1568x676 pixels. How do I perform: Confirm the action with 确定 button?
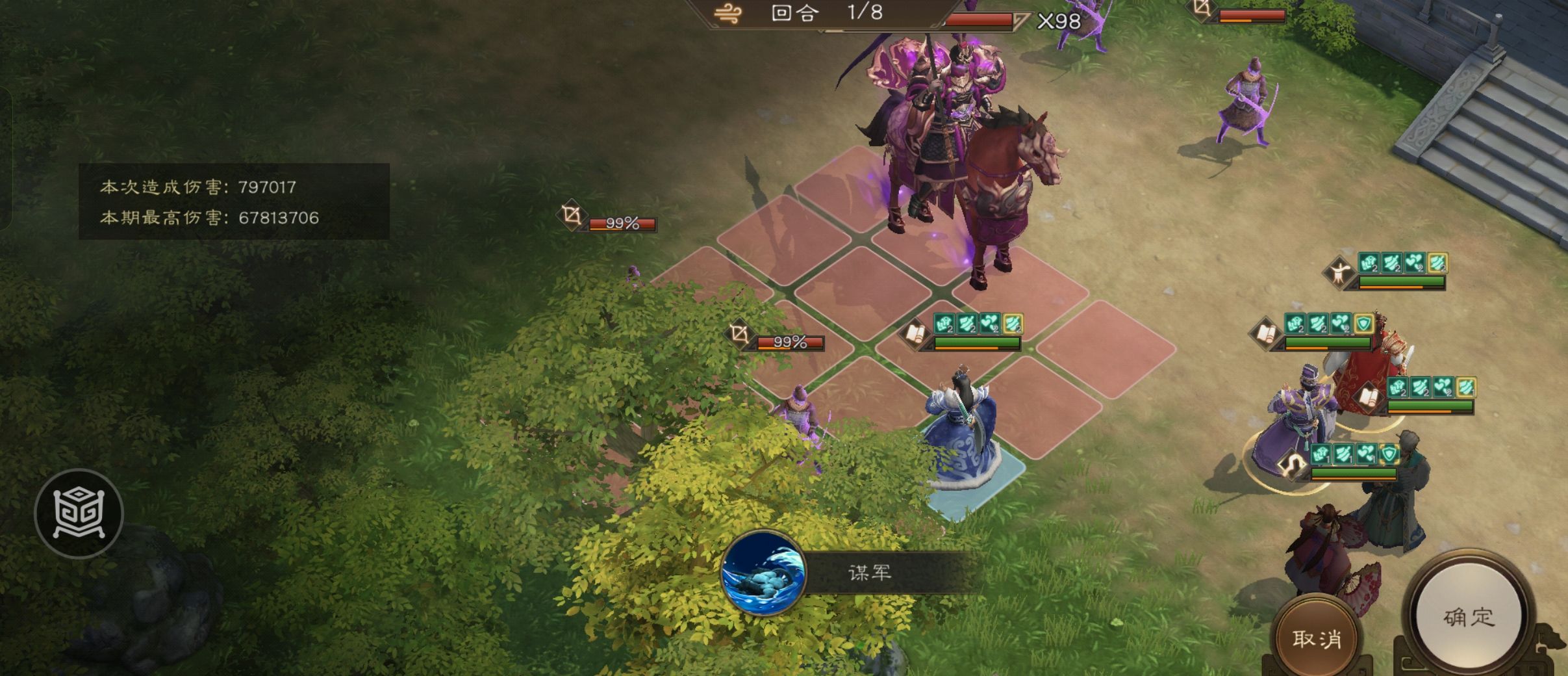1469,617
